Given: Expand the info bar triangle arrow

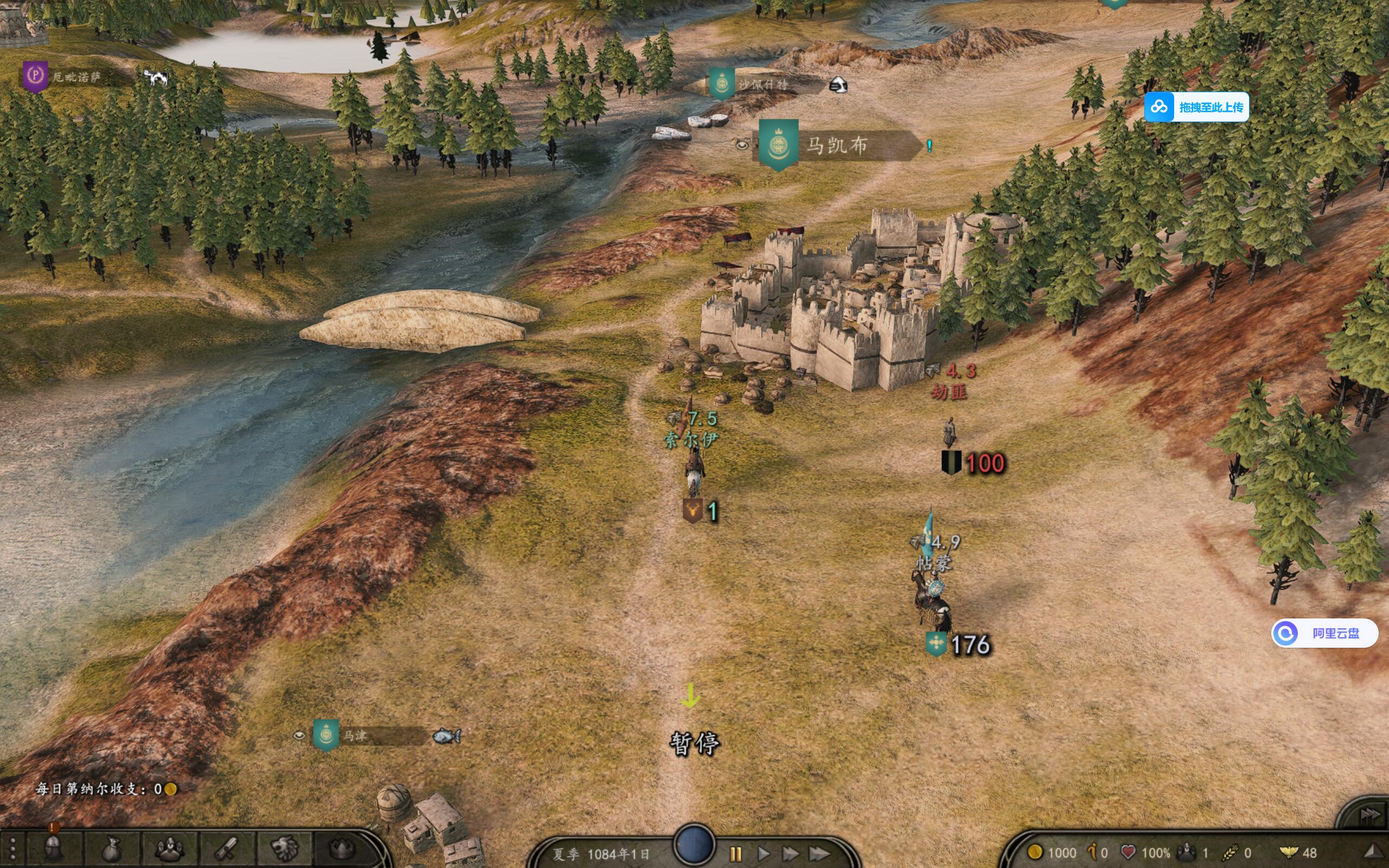Looking at the screenshot, I should click(1373, 851).
